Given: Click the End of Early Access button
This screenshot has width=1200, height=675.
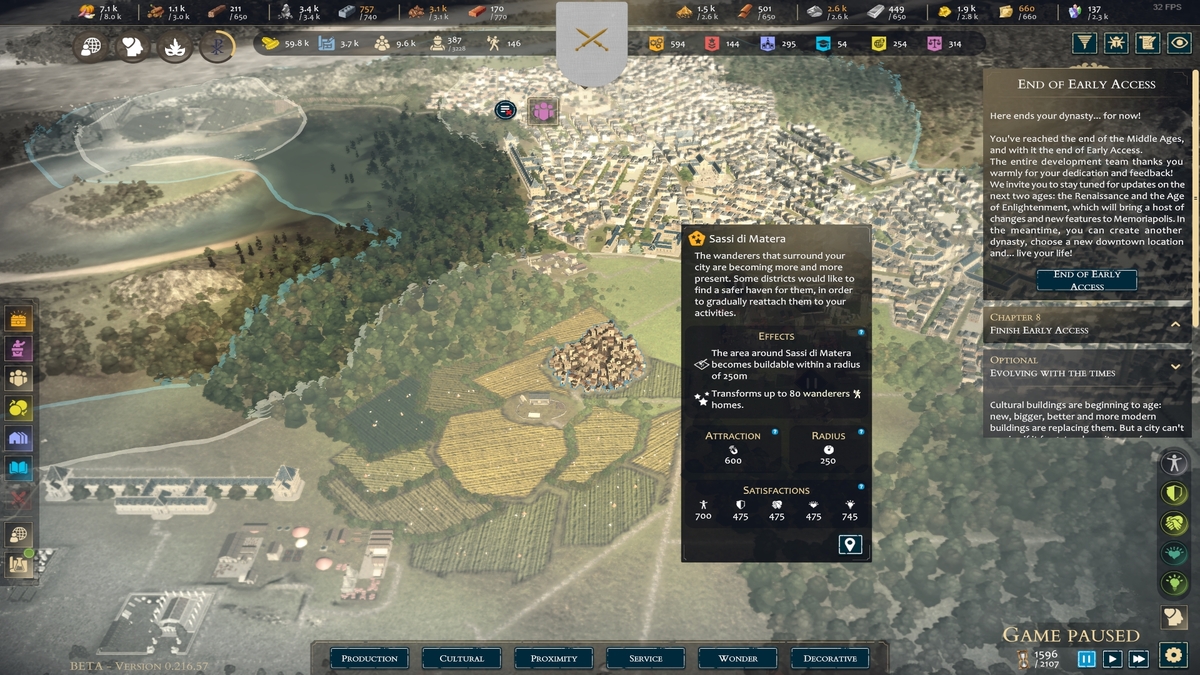Looking at the screenshot, I should (x=1086, y=280).
